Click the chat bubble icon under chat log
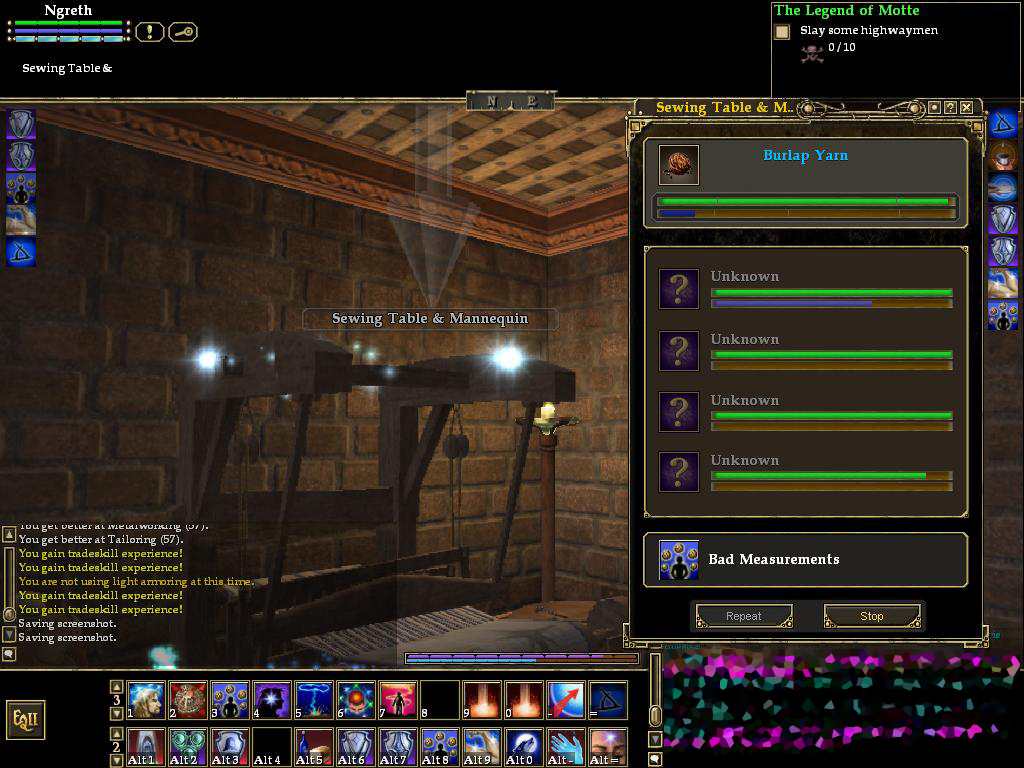Screen dimensions: 1024x768 [x=9, y=654]
